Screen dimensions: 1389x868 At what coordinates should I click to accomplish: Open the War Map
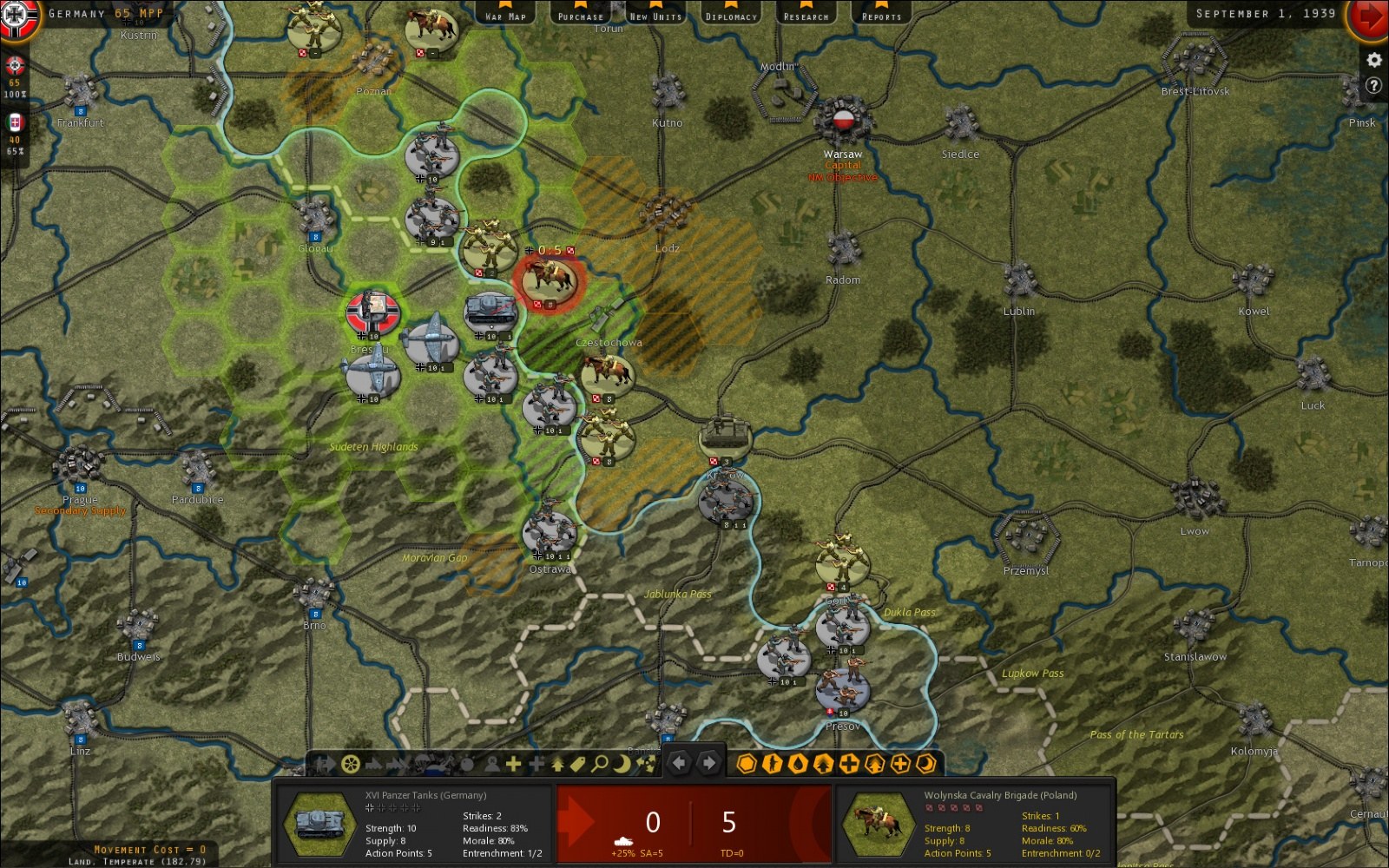point(504,14)
